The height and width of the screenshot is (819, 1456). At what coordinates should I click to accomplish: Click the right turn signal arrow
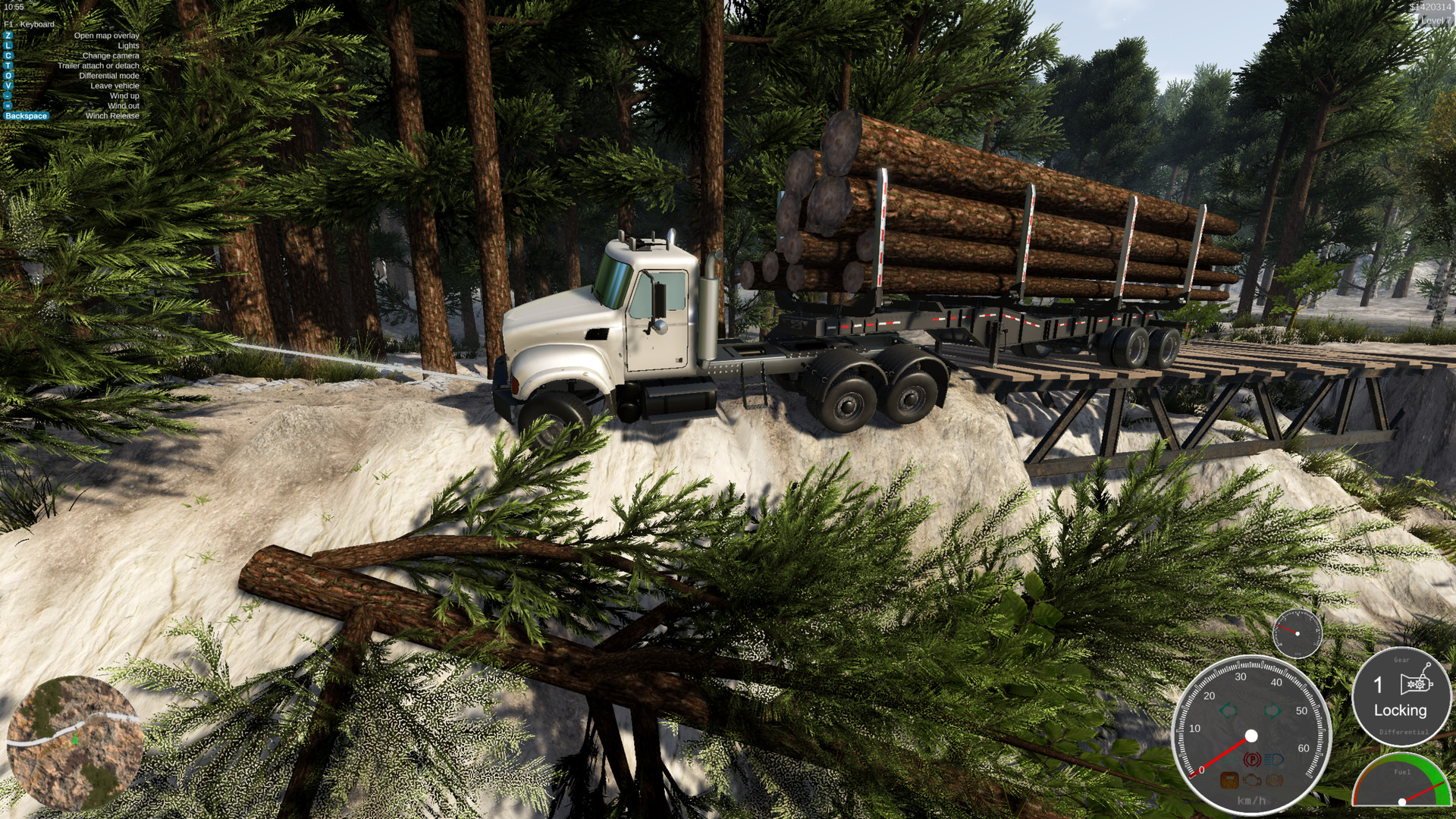[x=1273, y=711]
